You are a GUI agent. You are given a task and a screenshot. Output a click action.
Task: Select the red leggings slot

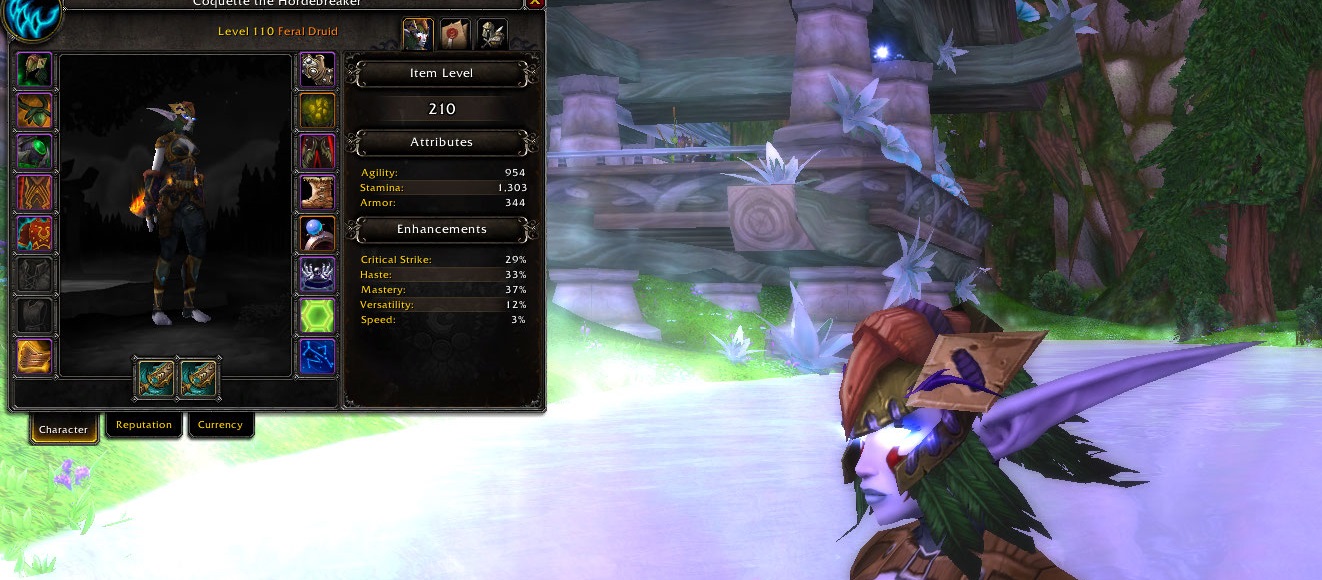(x=318, y=152)
